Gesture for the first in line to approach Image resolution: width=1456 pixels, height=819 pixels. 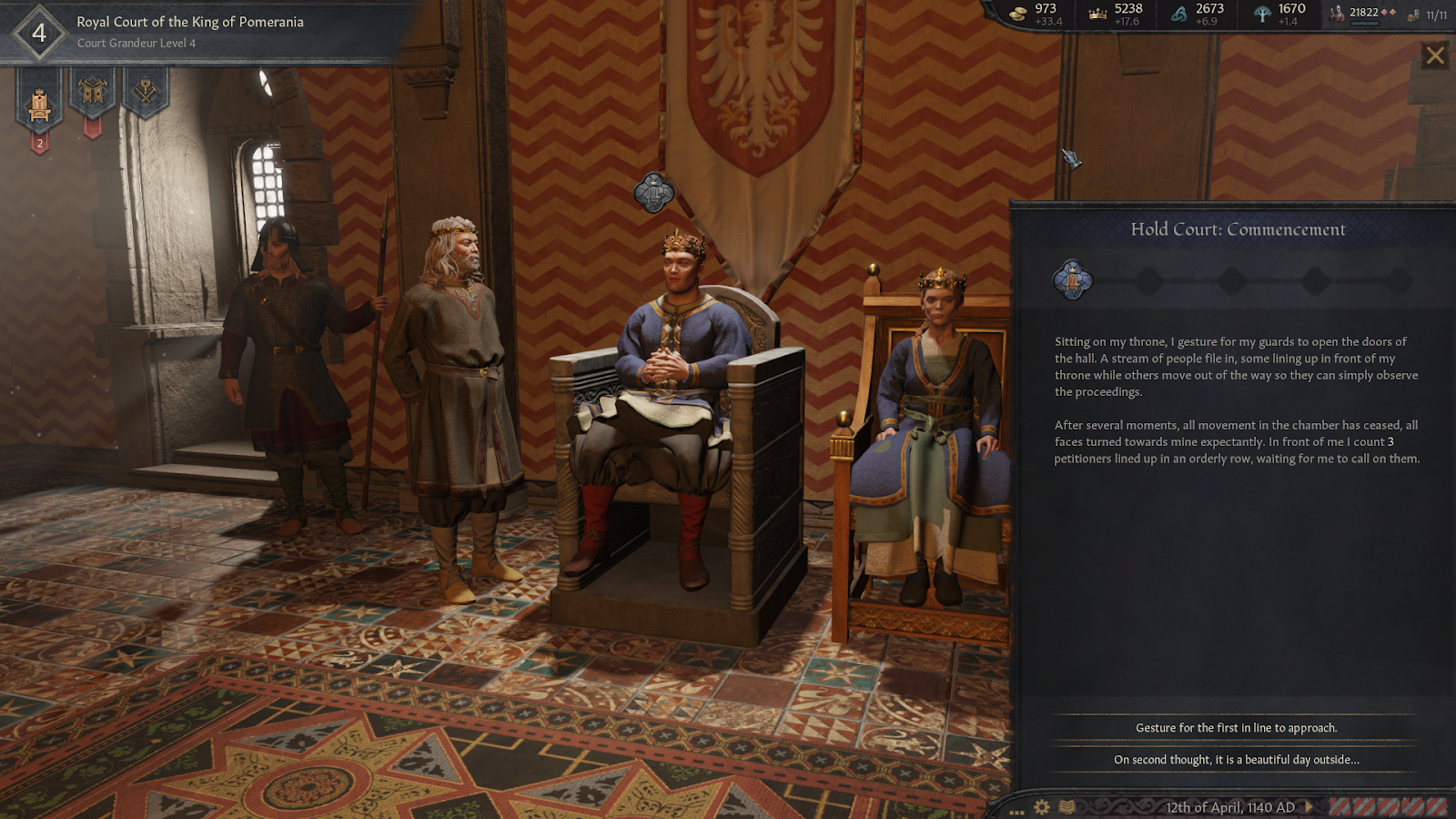pyautogui.click(x=1236, y=728)
